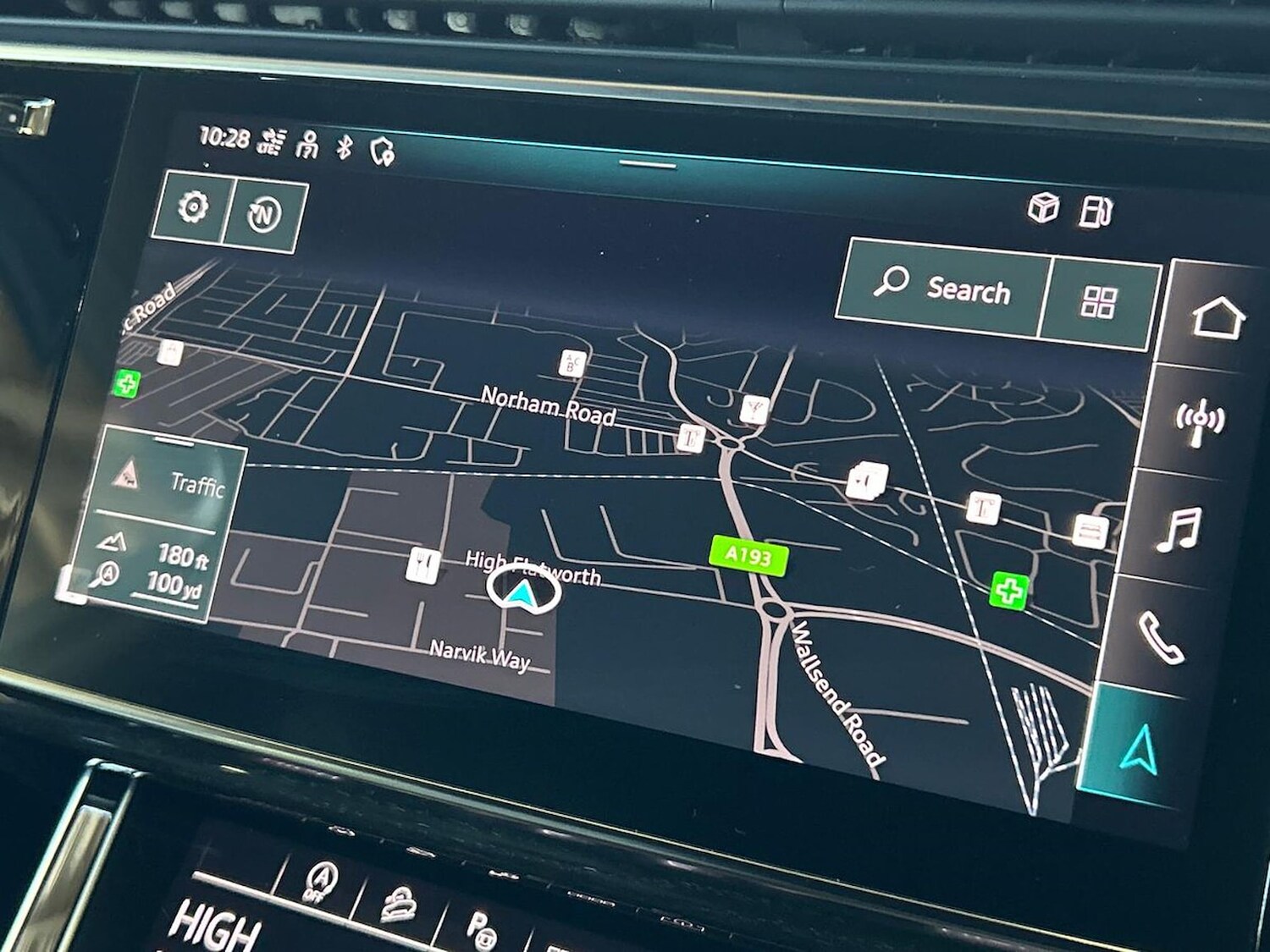Select the A193 road badge

[748, 556]
